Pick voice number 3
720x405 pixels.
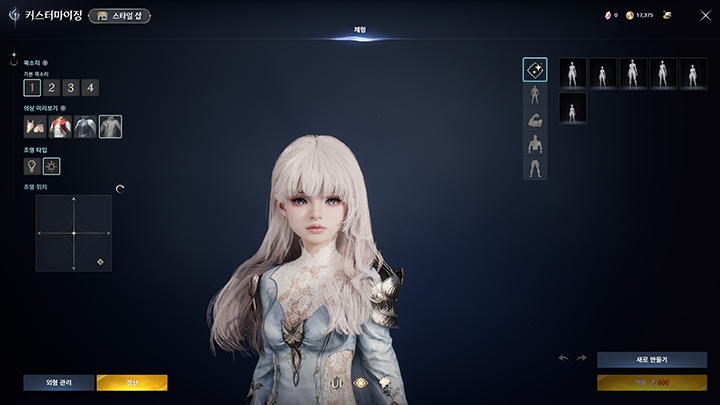pyautogui.click(x=71, y=87)
